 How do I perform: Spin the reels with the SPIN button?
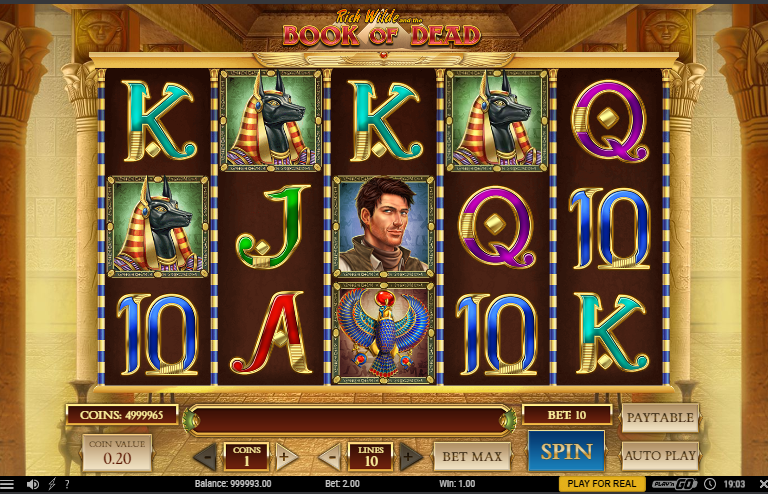tap(566, 452)
